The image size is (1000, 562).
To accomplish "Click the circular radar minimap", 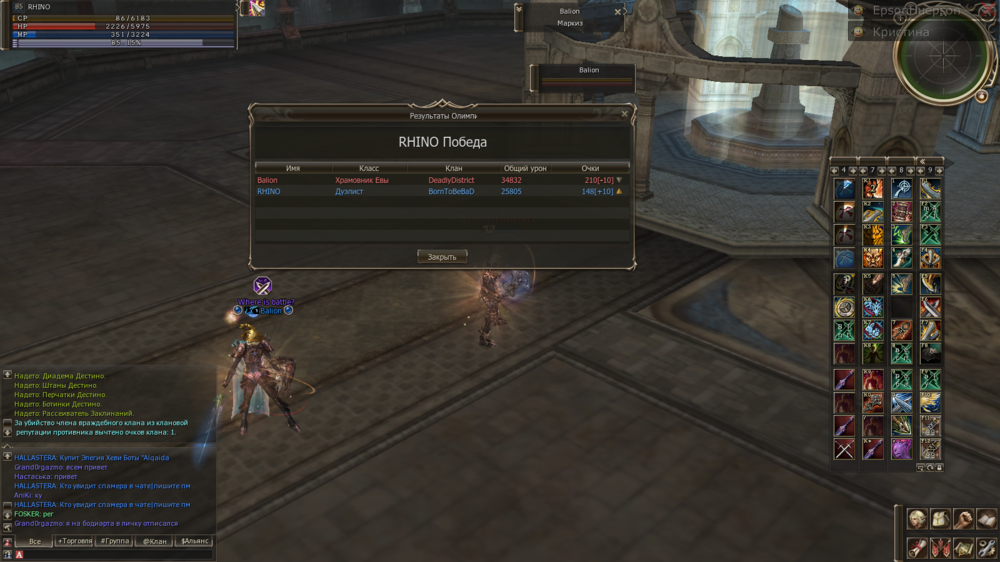I will point(943,53).
